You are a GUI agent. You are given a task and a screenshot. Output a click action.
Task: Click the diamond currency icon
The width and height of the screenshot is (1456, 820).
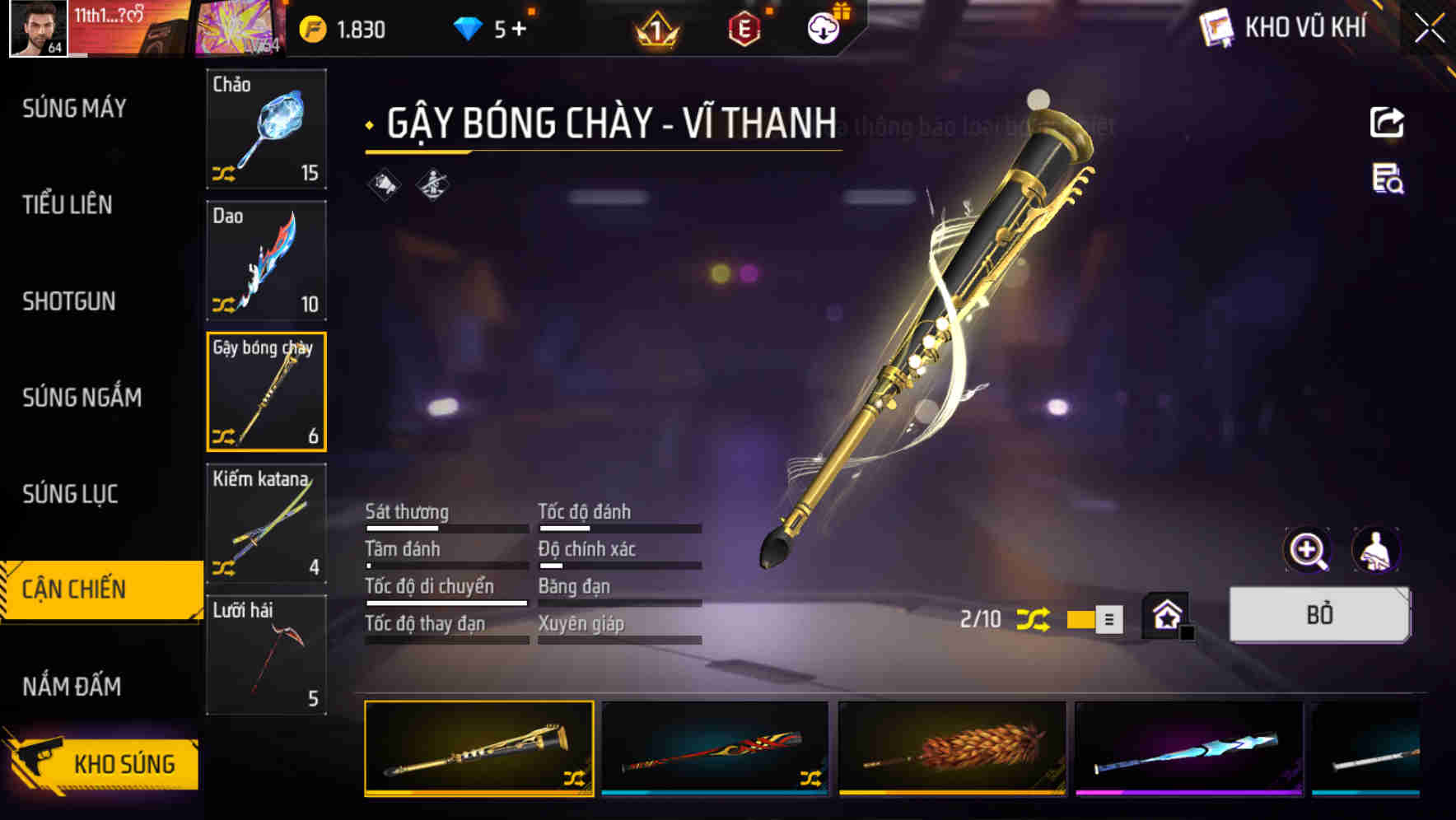click(x=466, y=26)
